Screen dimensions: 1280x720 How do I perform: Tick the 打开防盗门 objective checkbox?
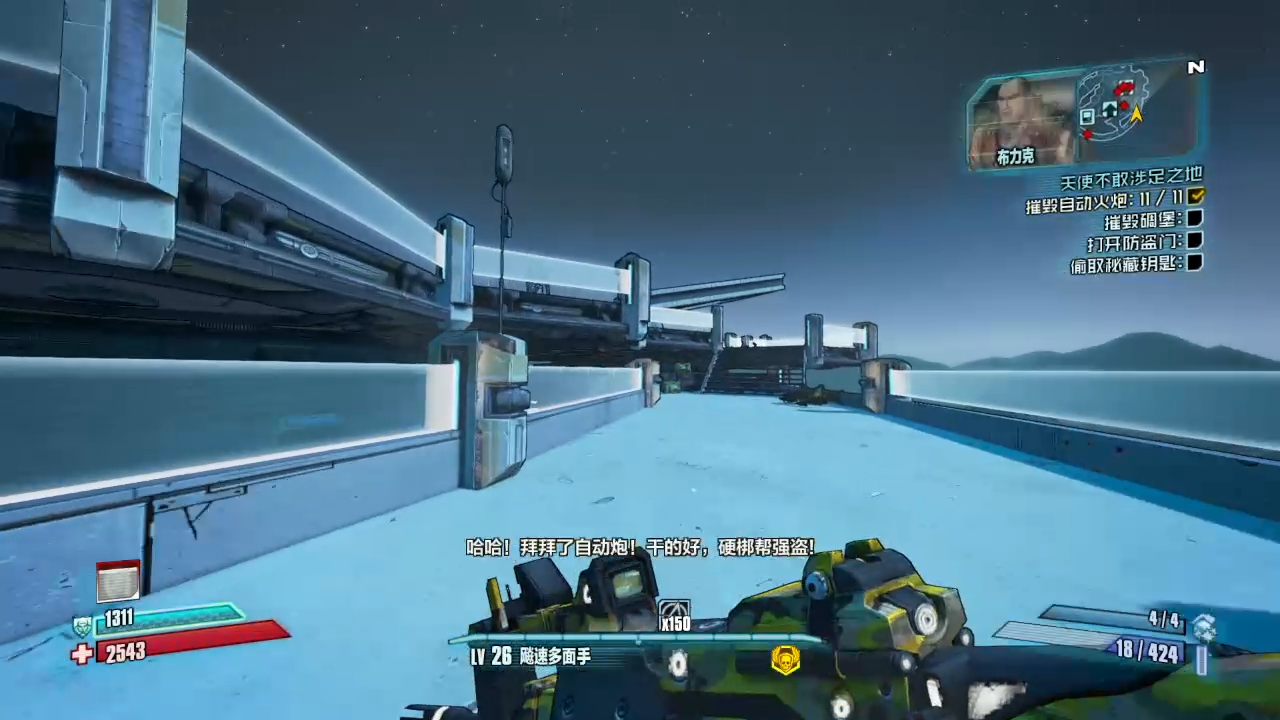click(x=1195, y=241)
